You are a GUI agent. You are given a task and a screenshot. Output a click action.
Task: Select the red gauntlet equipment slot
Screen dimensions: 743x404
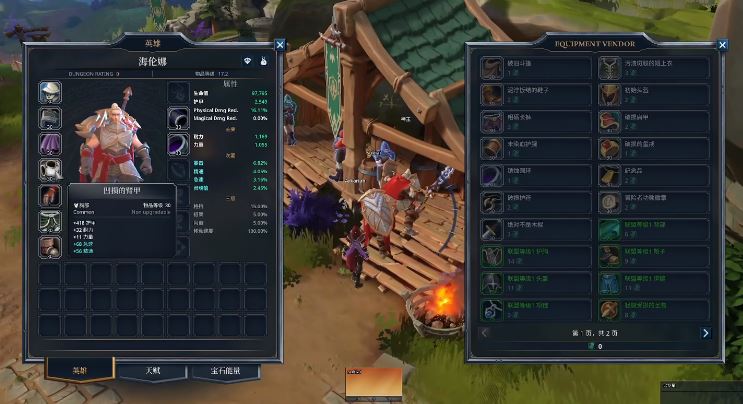coord(50,196)
